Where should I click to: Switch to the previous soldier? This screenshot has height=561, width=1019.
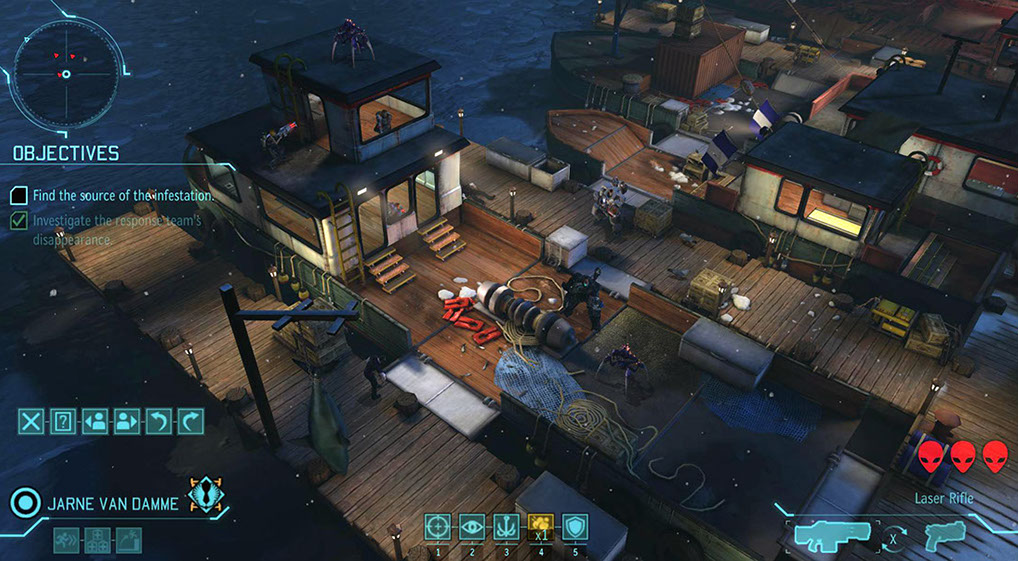click(95, 421)
